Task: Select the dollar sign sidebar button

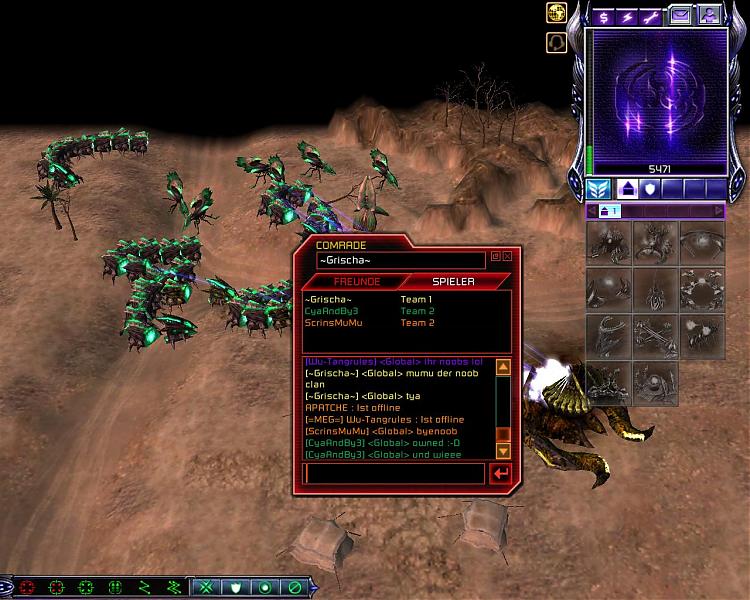Action: coord(603,16)
